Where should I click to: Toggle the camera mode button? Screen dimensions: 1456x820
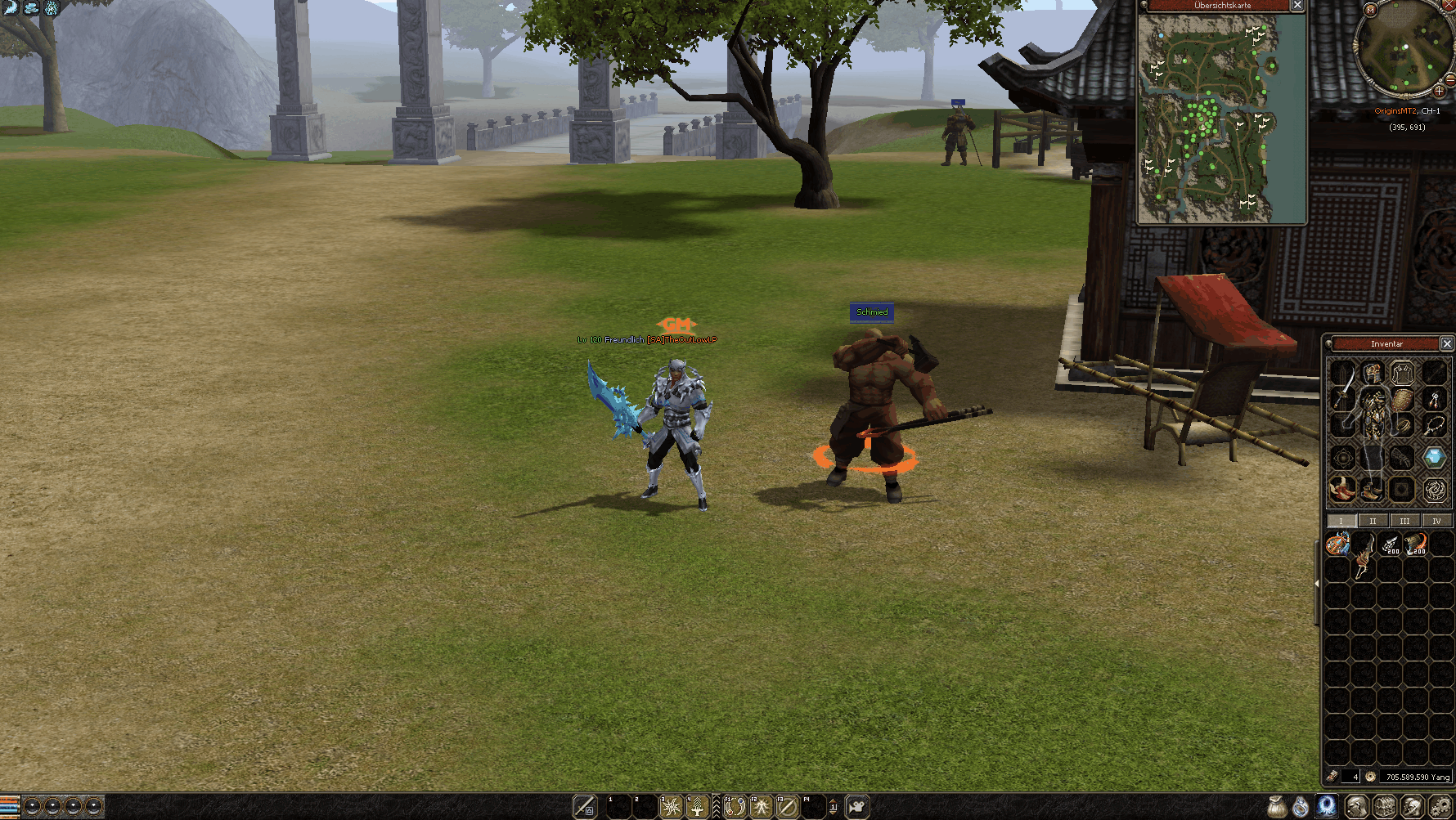(x=856, y=807)
